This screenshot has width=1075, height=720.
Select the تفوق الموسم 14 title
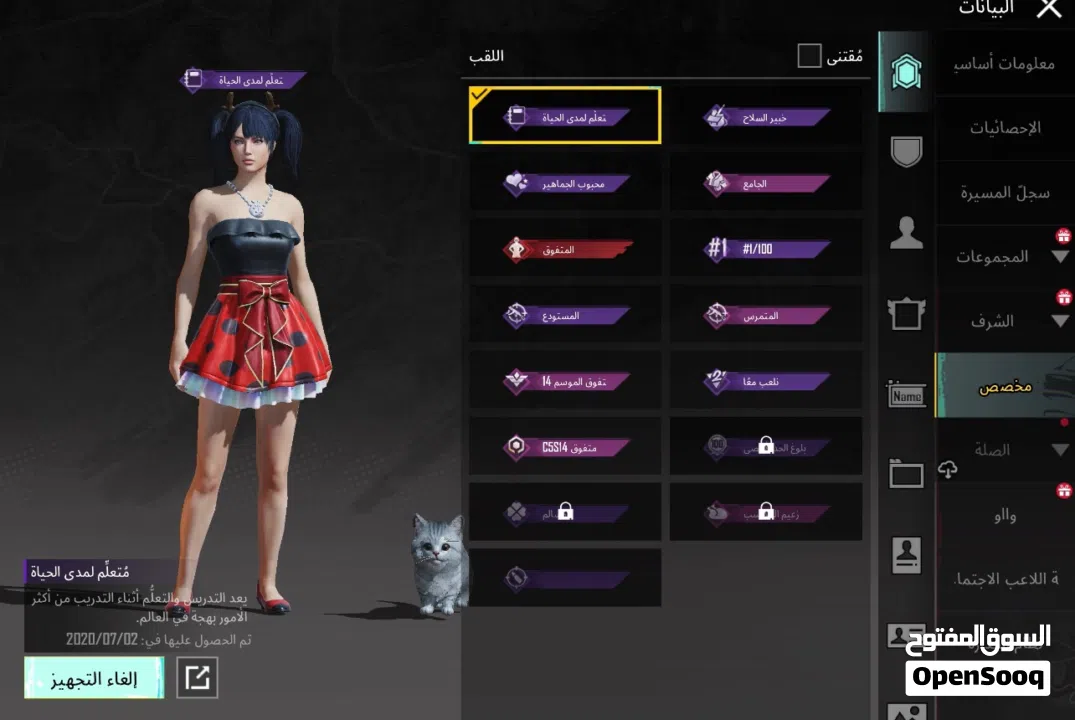[565, 381]
